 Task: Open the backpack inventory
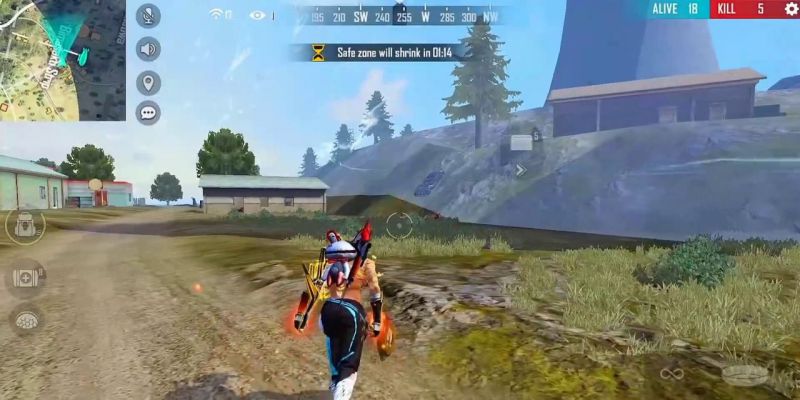25,225
